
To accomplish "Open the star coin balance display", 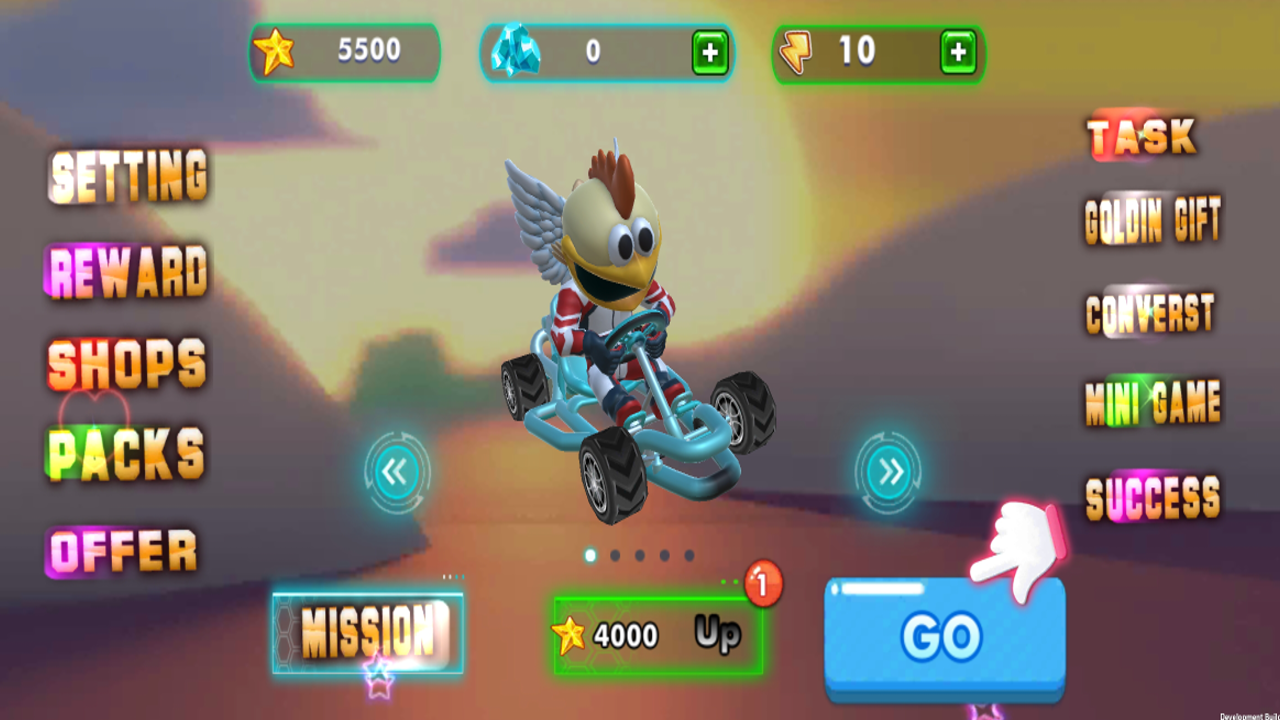I will click(x=345, y=52).
